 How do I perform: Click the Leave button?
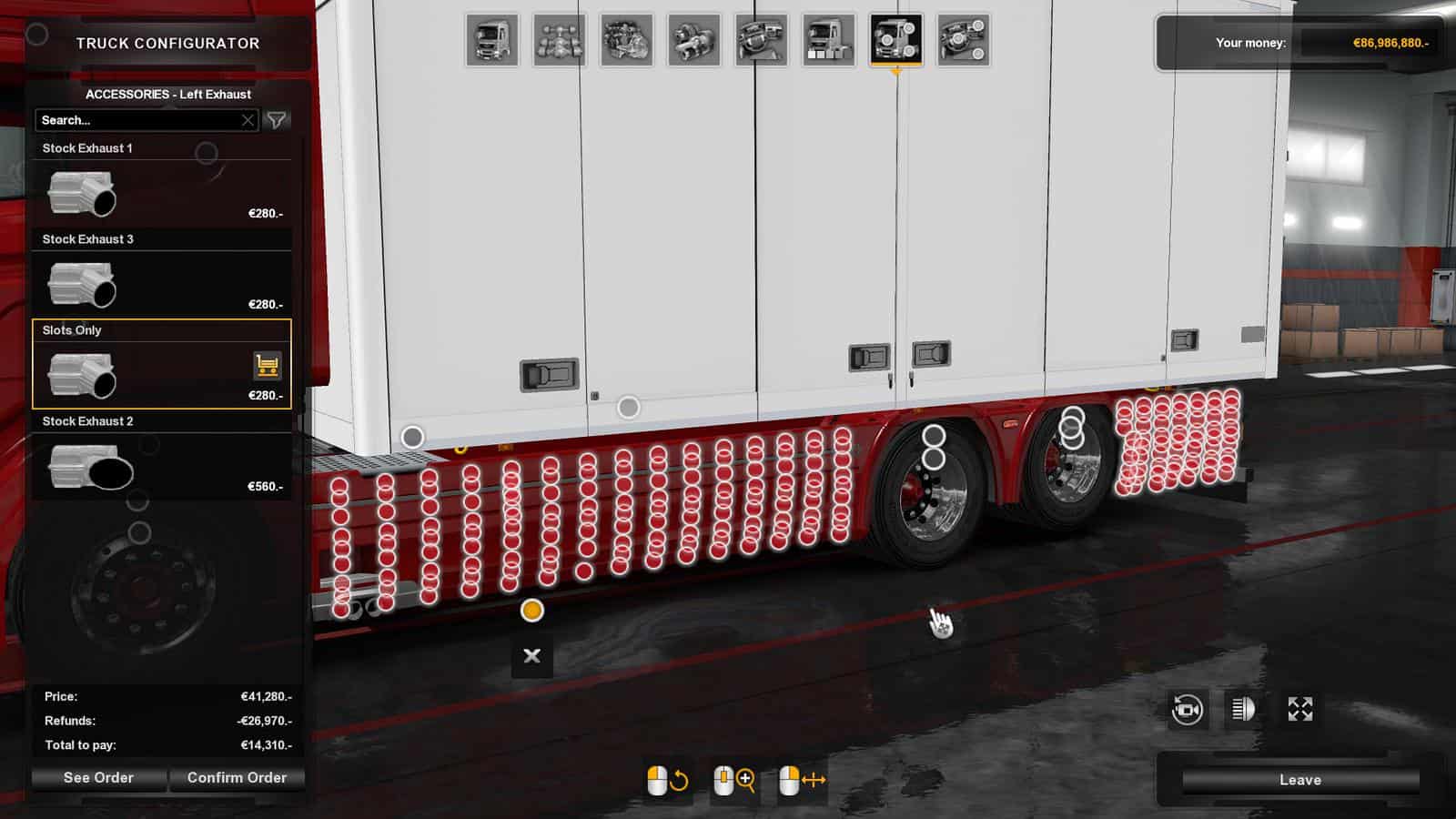[x=1299, y=779]
